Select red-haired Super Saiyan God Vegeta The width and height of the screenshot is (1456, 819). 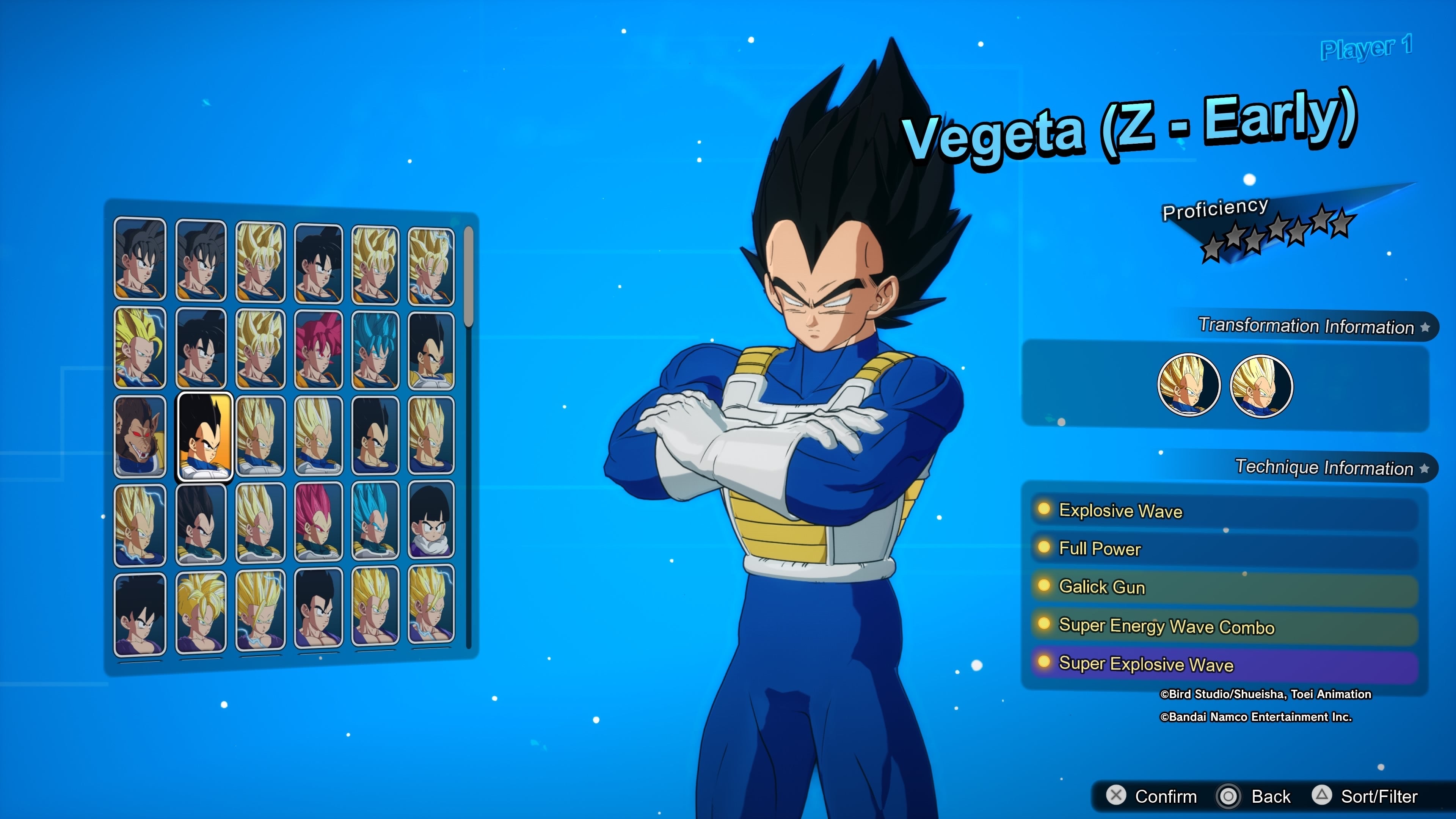click(318, 522)
